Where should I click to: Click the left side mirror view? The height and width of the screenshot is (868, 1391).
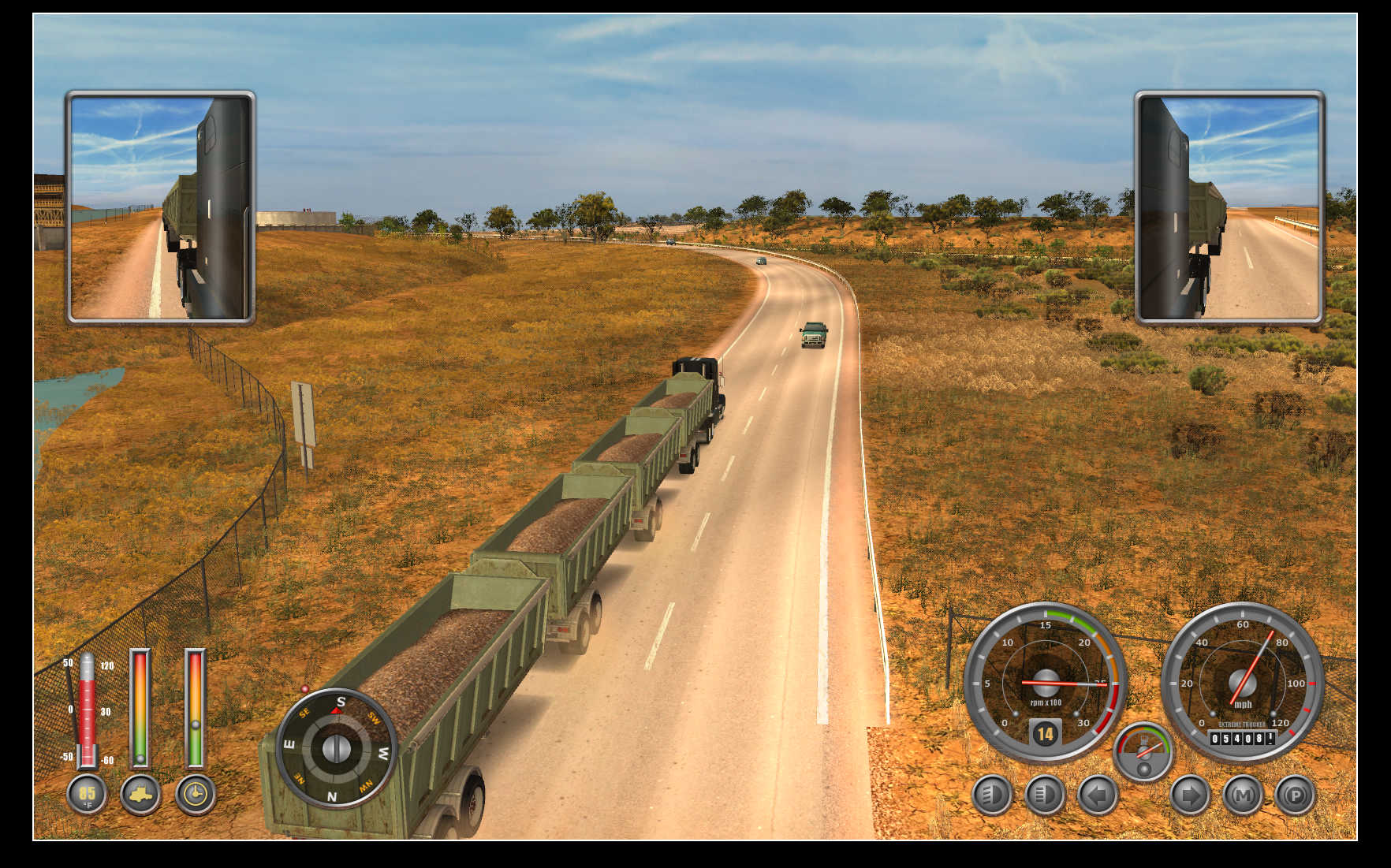[160, 207]
